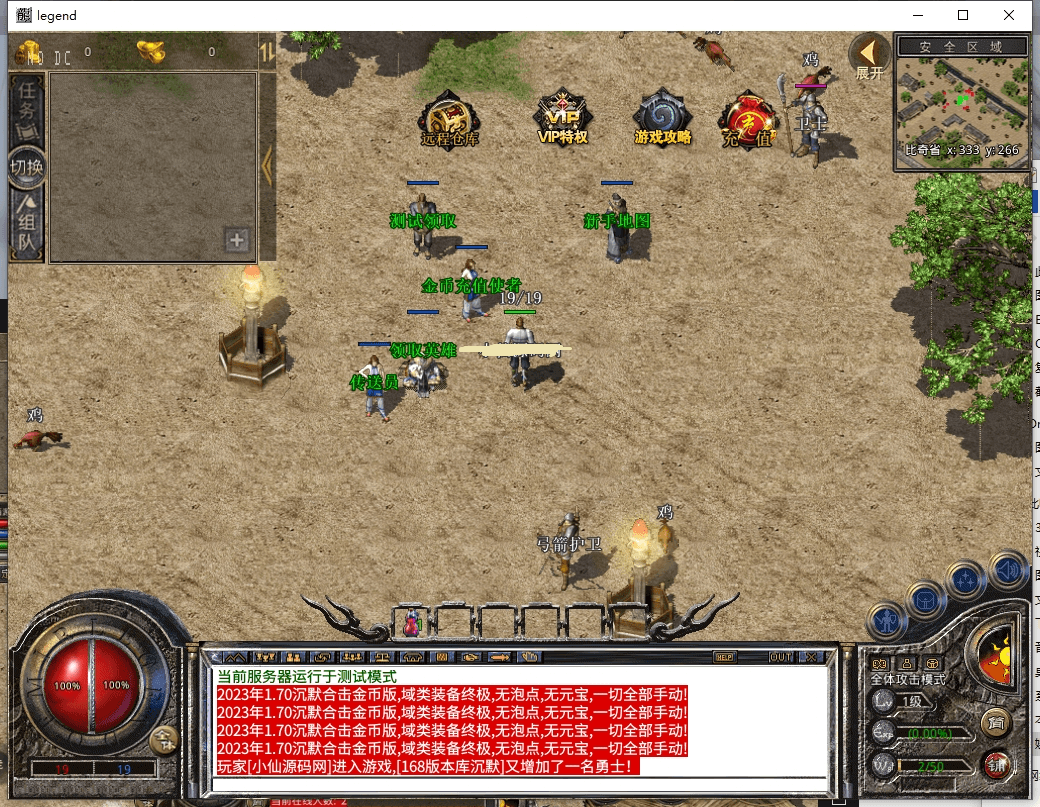Open the 充值 recharge icon
This screenshot has height=807, width=1040.
pos(747,121)
